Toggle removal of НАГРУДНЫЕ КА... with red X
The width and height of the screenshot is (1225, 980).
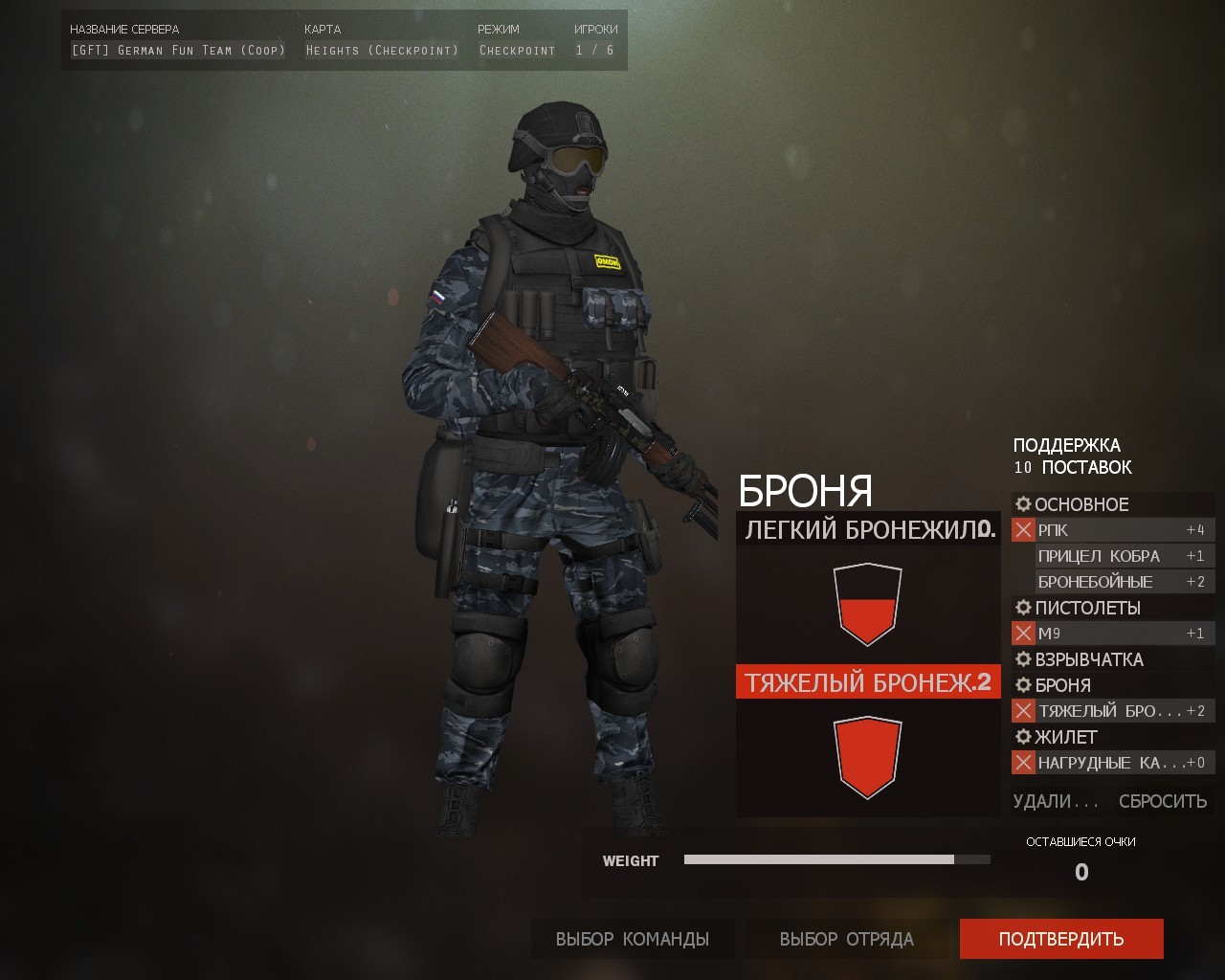[x=1022, y=763]
